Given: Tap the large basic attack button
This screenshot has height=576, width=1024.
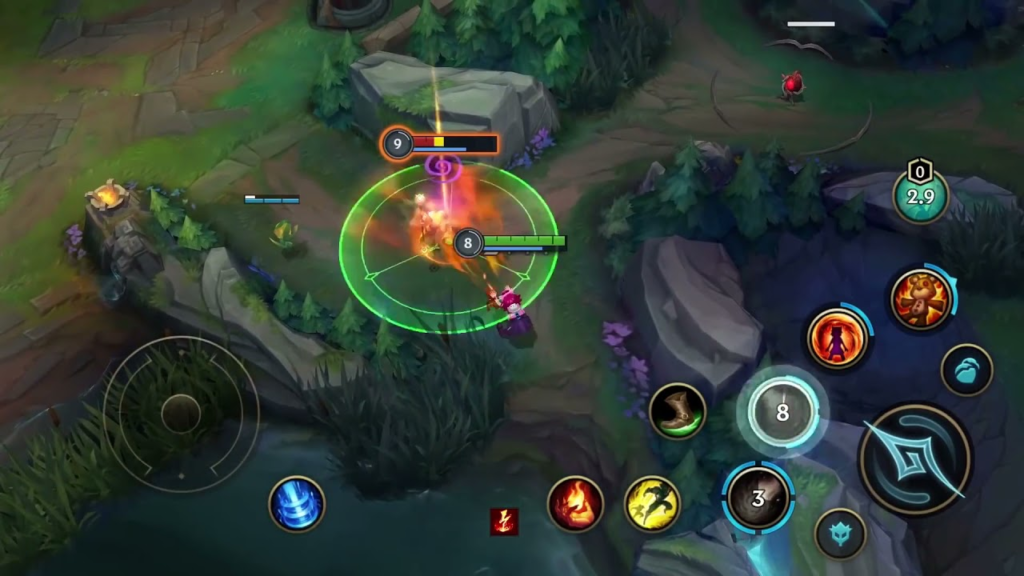Looking at the screenshot, I should [x=914, y=459].
